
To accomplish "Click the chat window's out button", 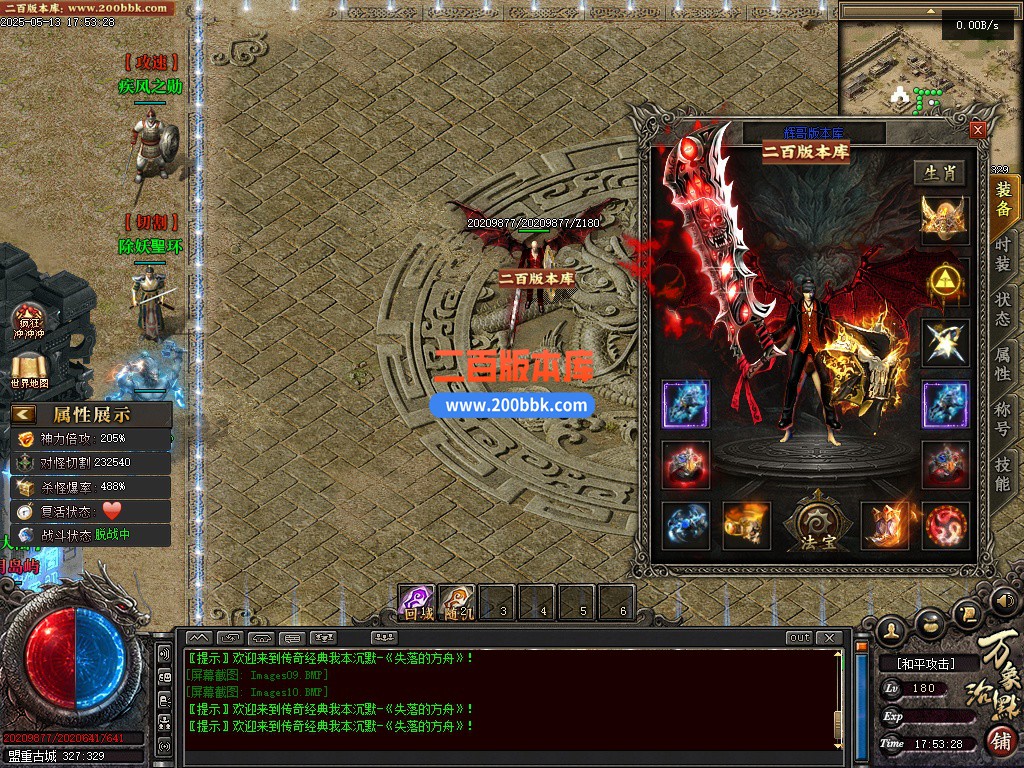I will (x=799, y=638).
